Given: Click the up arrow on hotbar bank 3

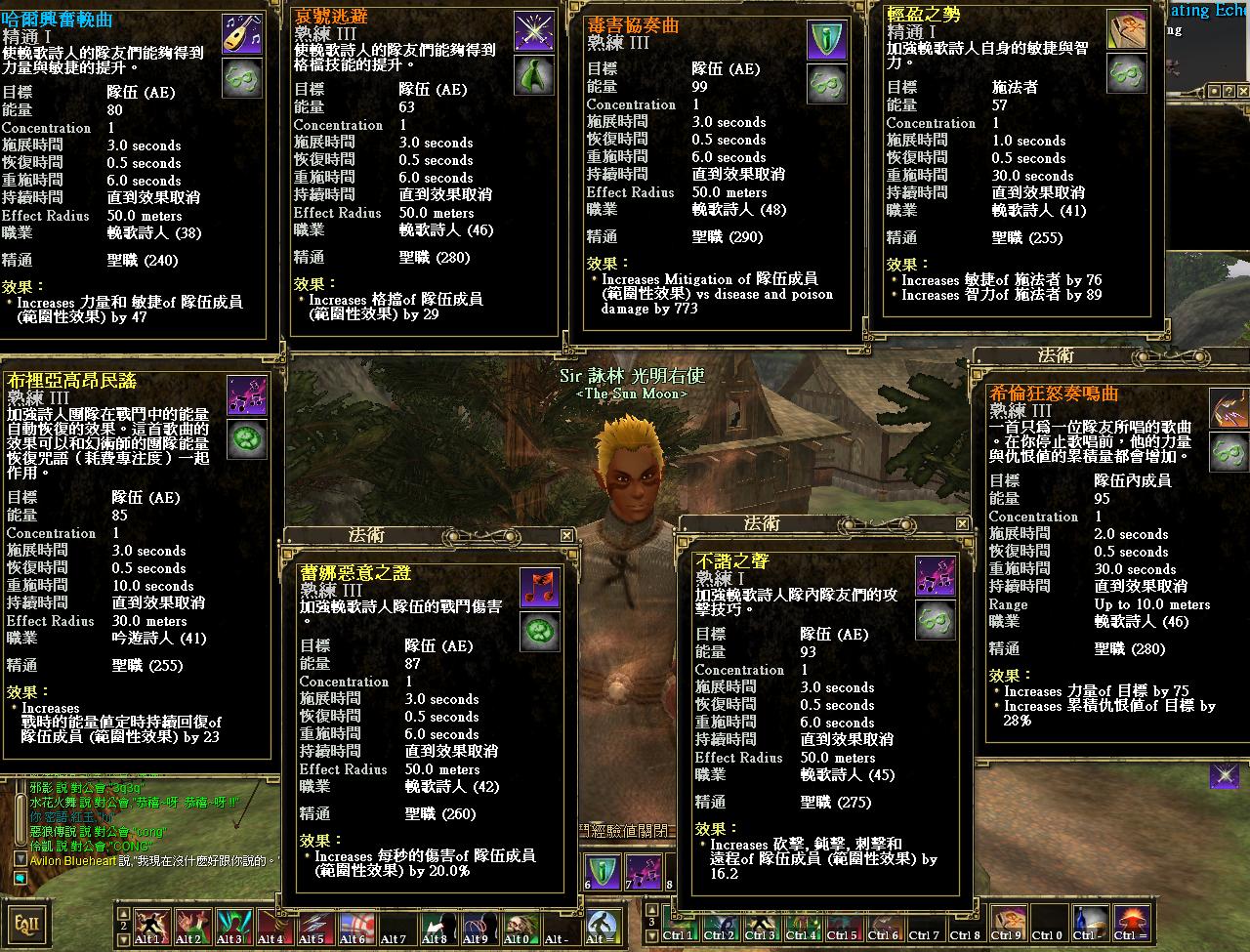Looking at the screenshot, I should [x=650, y=908].
